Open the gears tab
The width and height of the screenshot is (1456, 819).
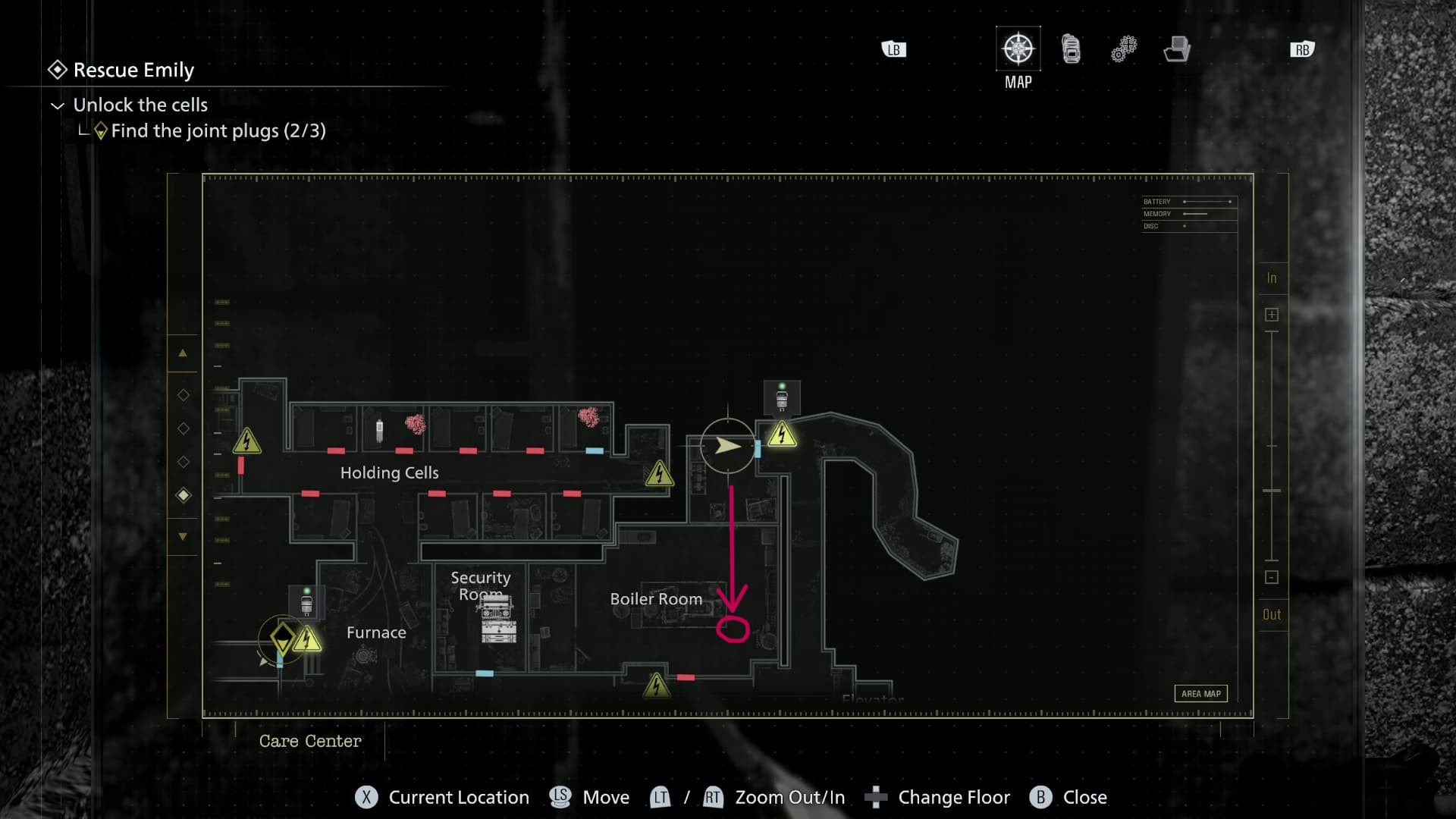pos(1124,49)
